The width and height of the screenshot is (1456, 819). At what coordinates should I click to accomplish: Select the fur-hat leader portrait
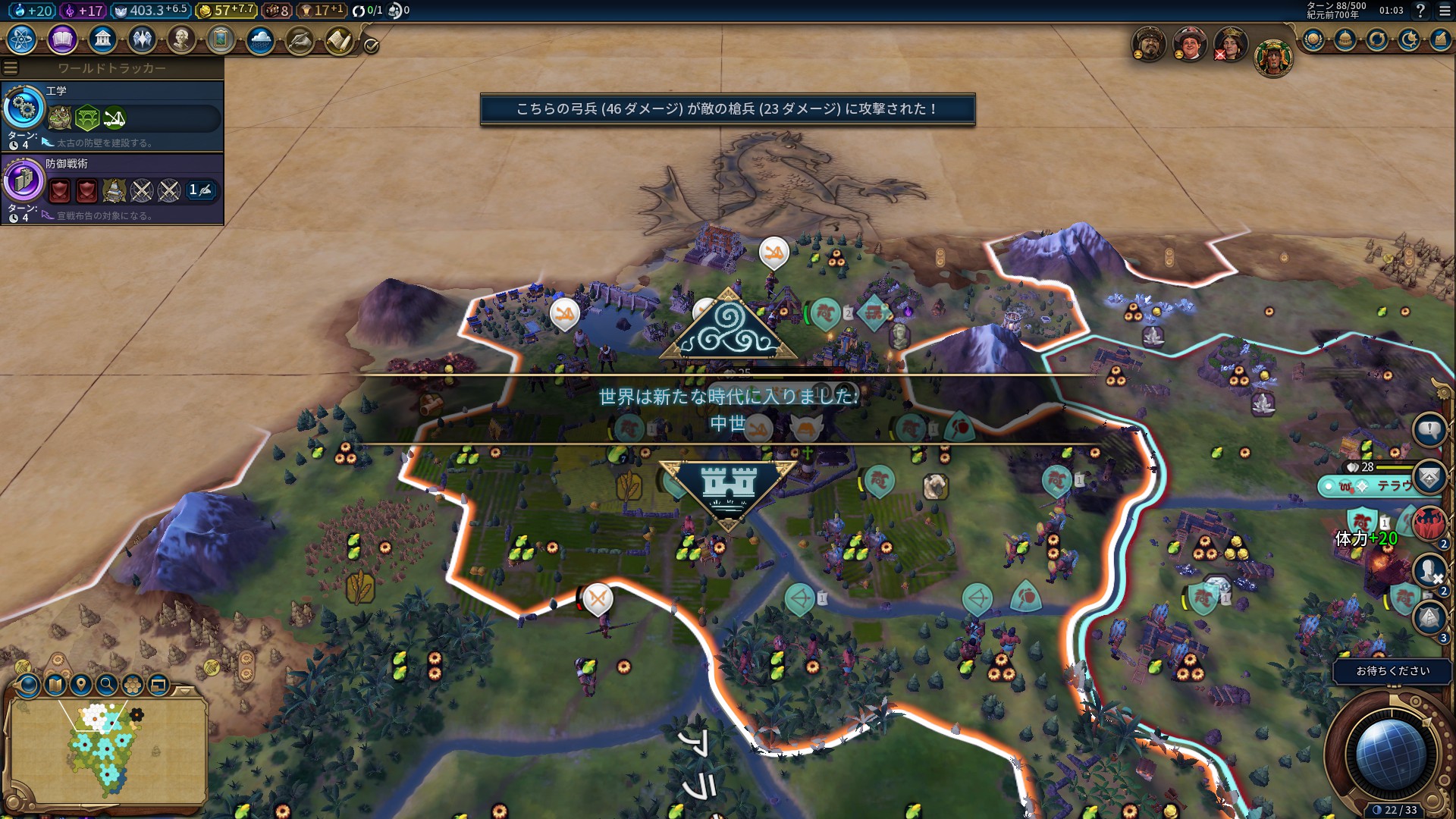(x=1149, y=44)
